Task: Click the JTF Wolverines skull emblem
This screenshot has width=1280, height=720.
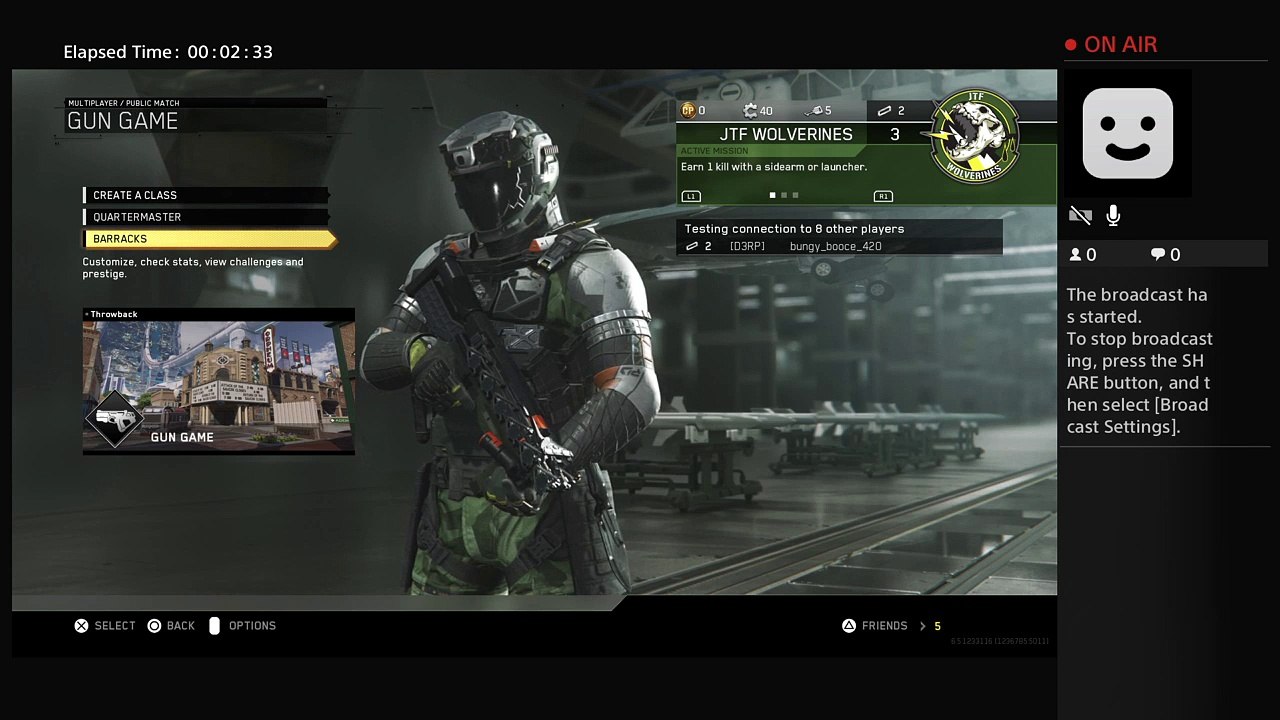Action: (974, 136)
